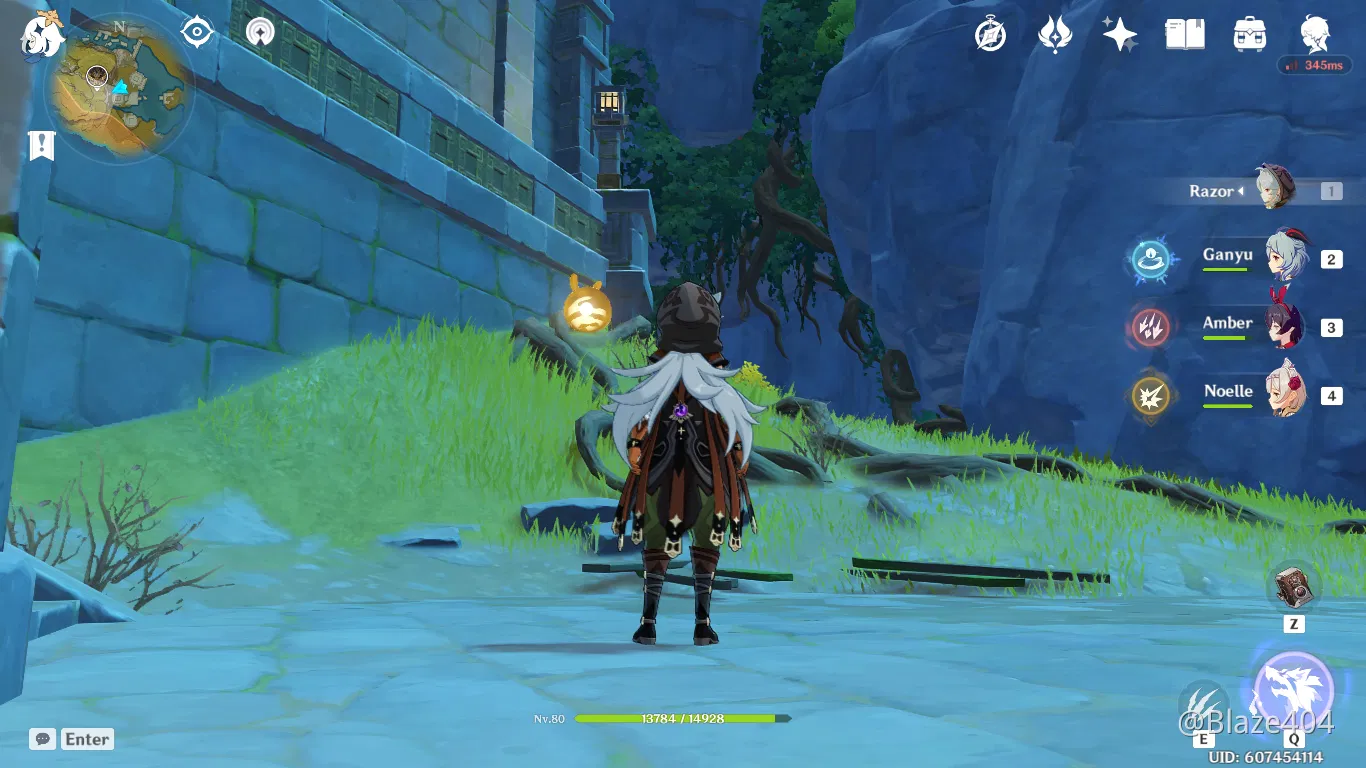Click the Enter chat button
Viewport: 1366px width, 768px height.
click(86, 739)
